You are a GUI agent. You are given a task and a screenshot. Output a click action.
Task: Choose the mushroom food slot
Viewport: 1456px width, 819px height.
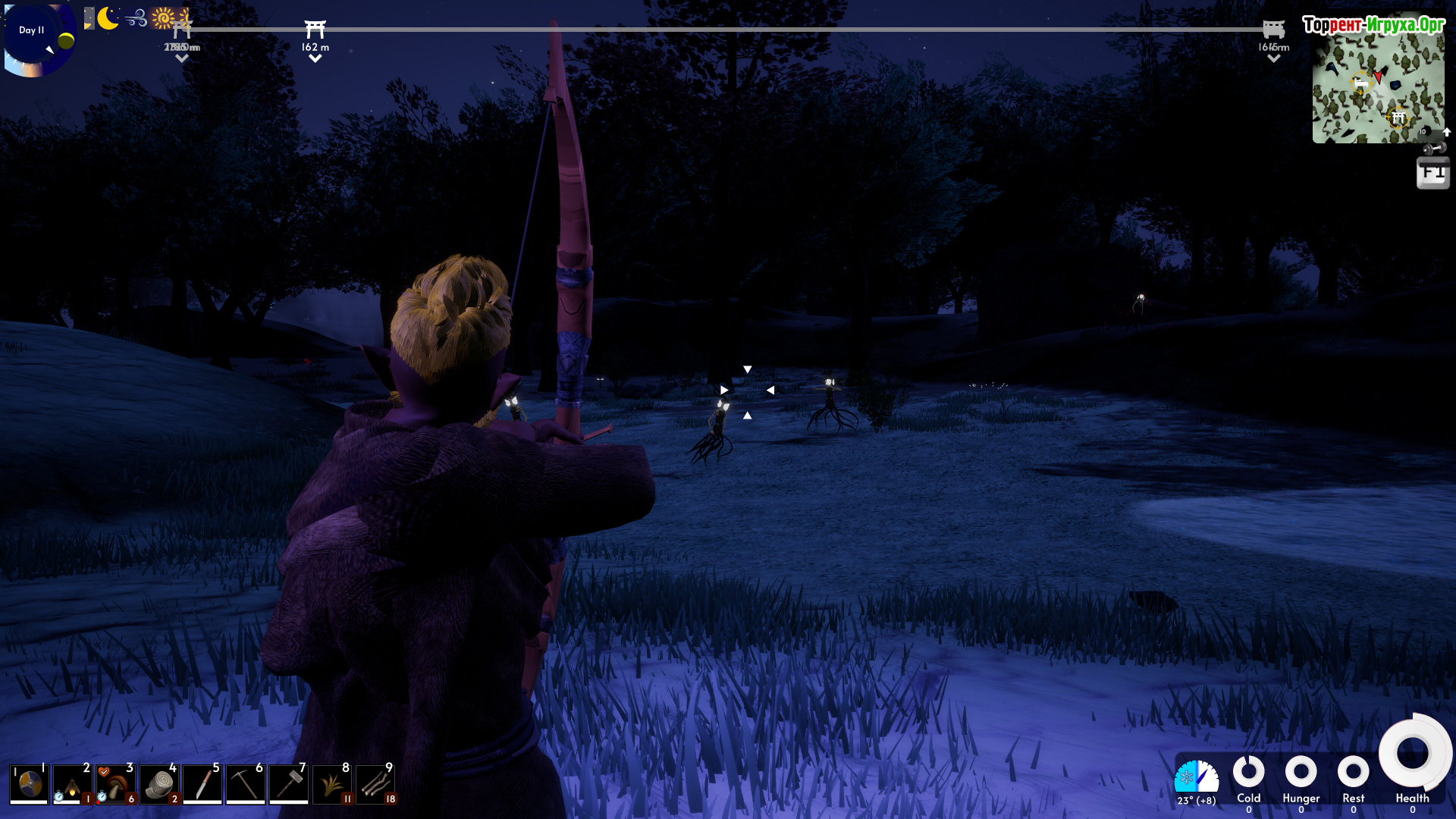(x=116, y=783)
